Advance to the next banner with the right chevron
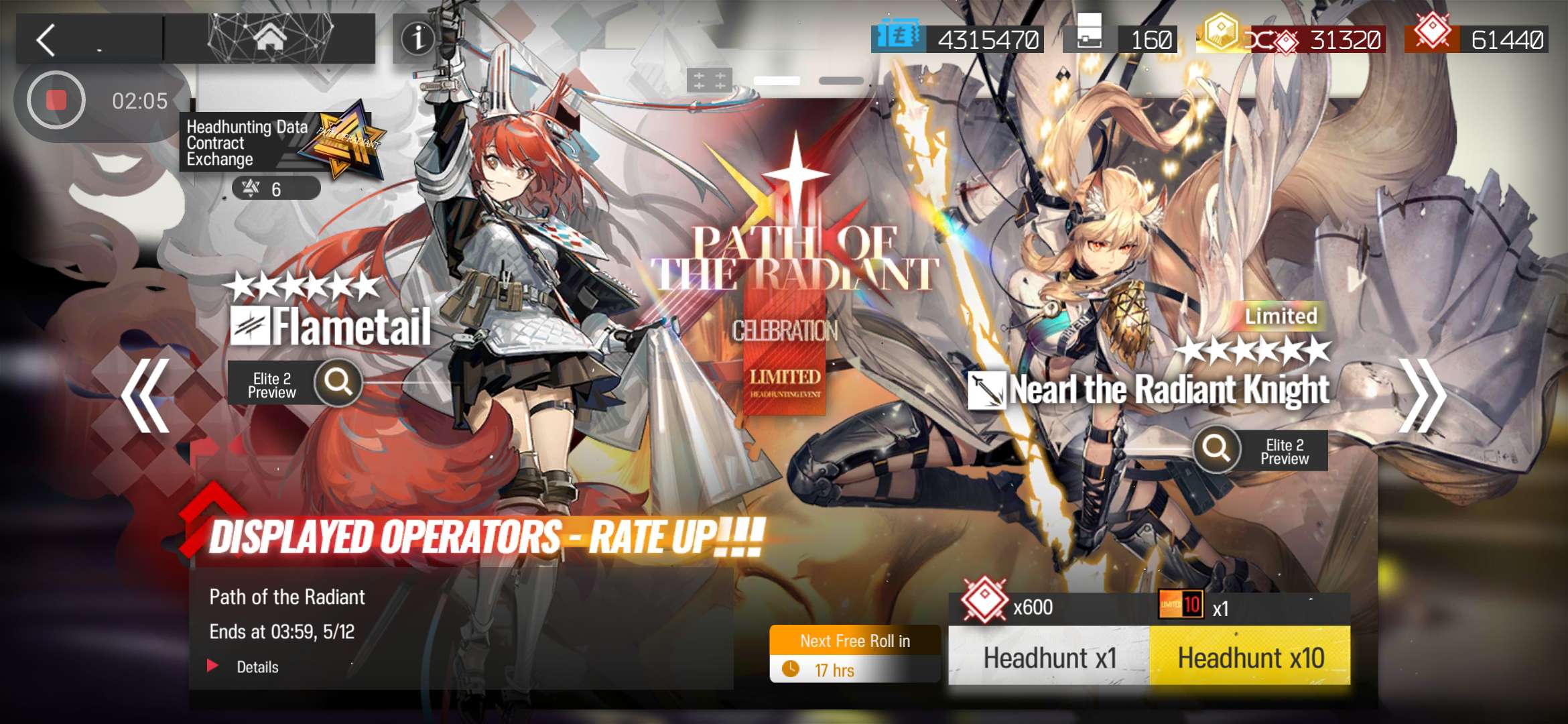The image size is (1568, 724). click(1421, 396)
